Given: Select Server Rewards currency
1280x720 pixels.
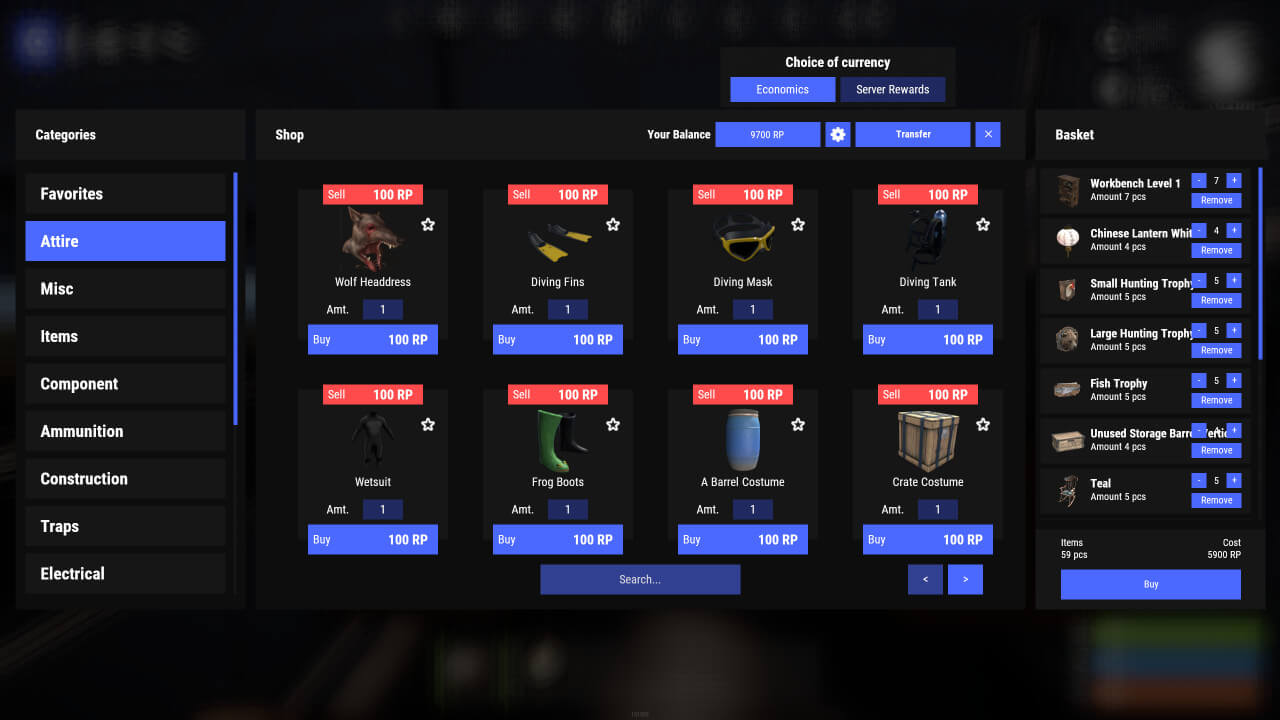Looking at the screenshot, I should tap(892, 89).
